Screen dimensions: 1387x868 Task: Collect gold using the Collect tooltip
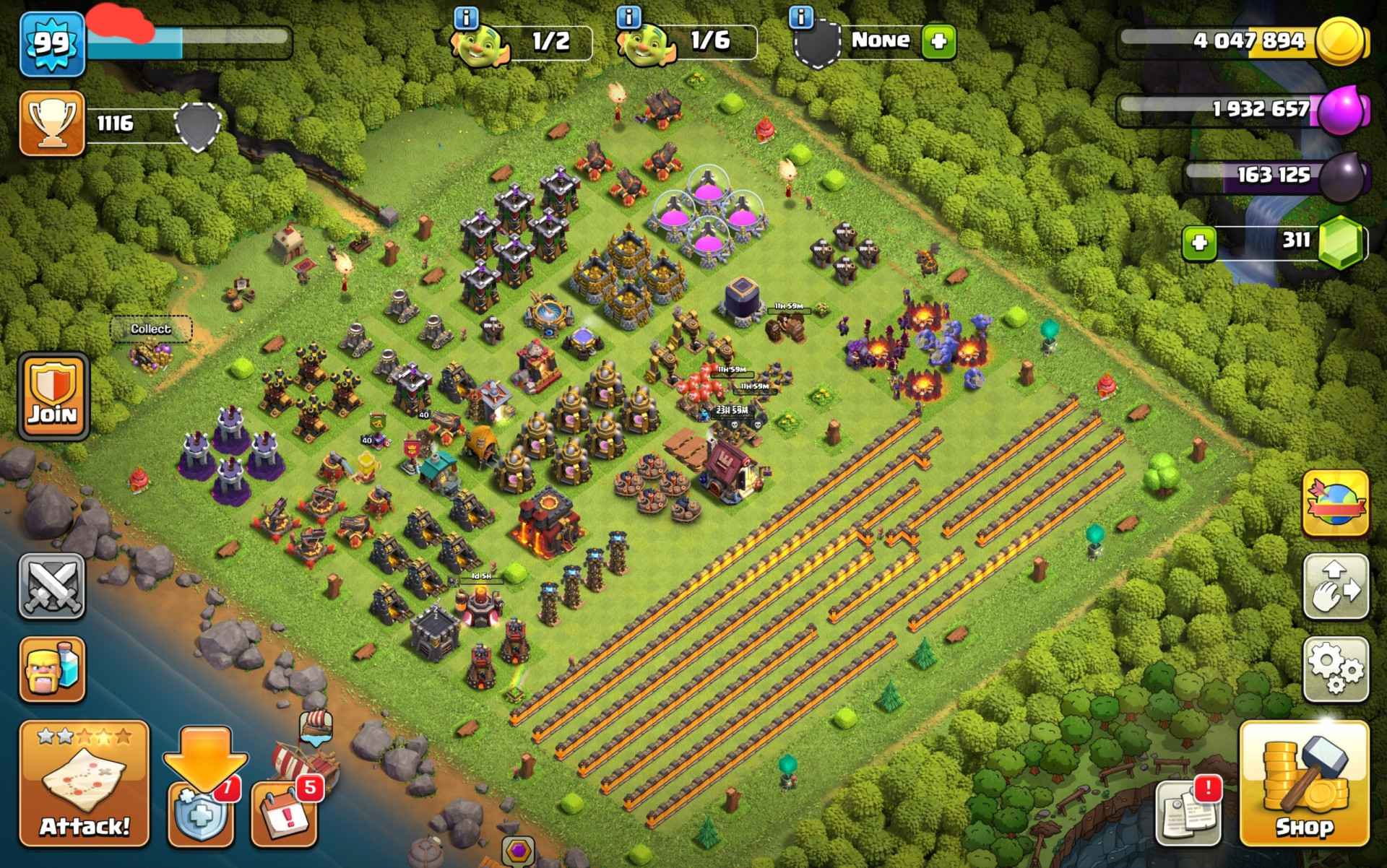coord(150,329)
